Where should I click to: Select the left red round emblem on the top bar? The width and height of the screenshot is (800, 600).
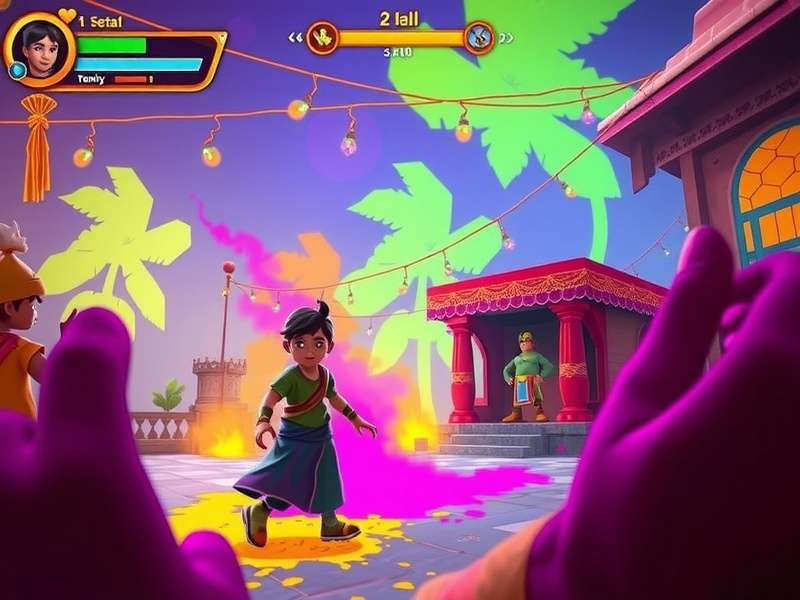click(x=322, y=38)
